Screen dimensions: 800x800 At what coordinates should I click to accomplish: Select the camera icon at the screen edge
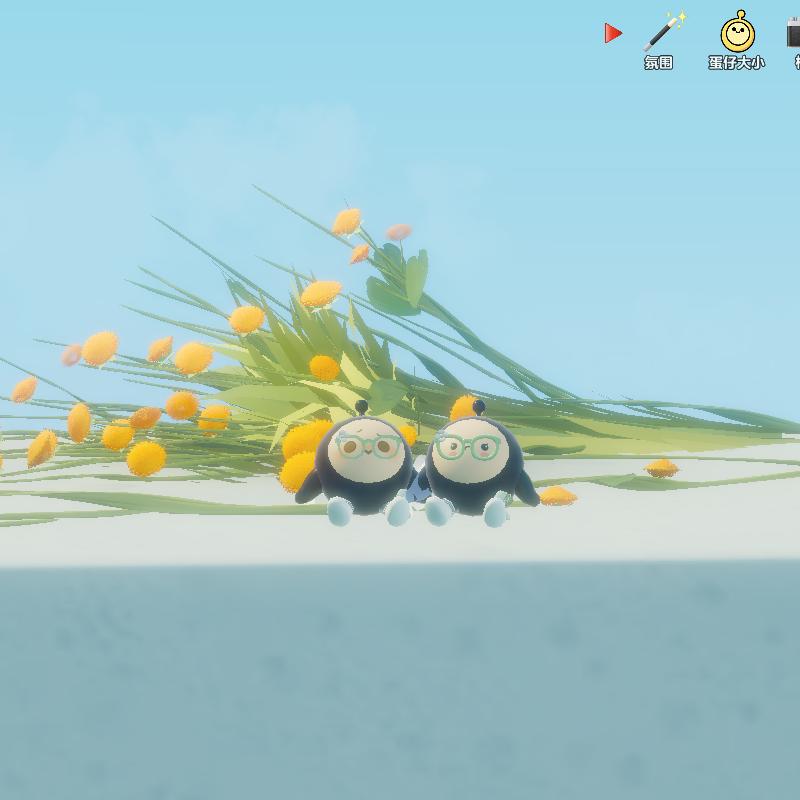coord(794,34)
